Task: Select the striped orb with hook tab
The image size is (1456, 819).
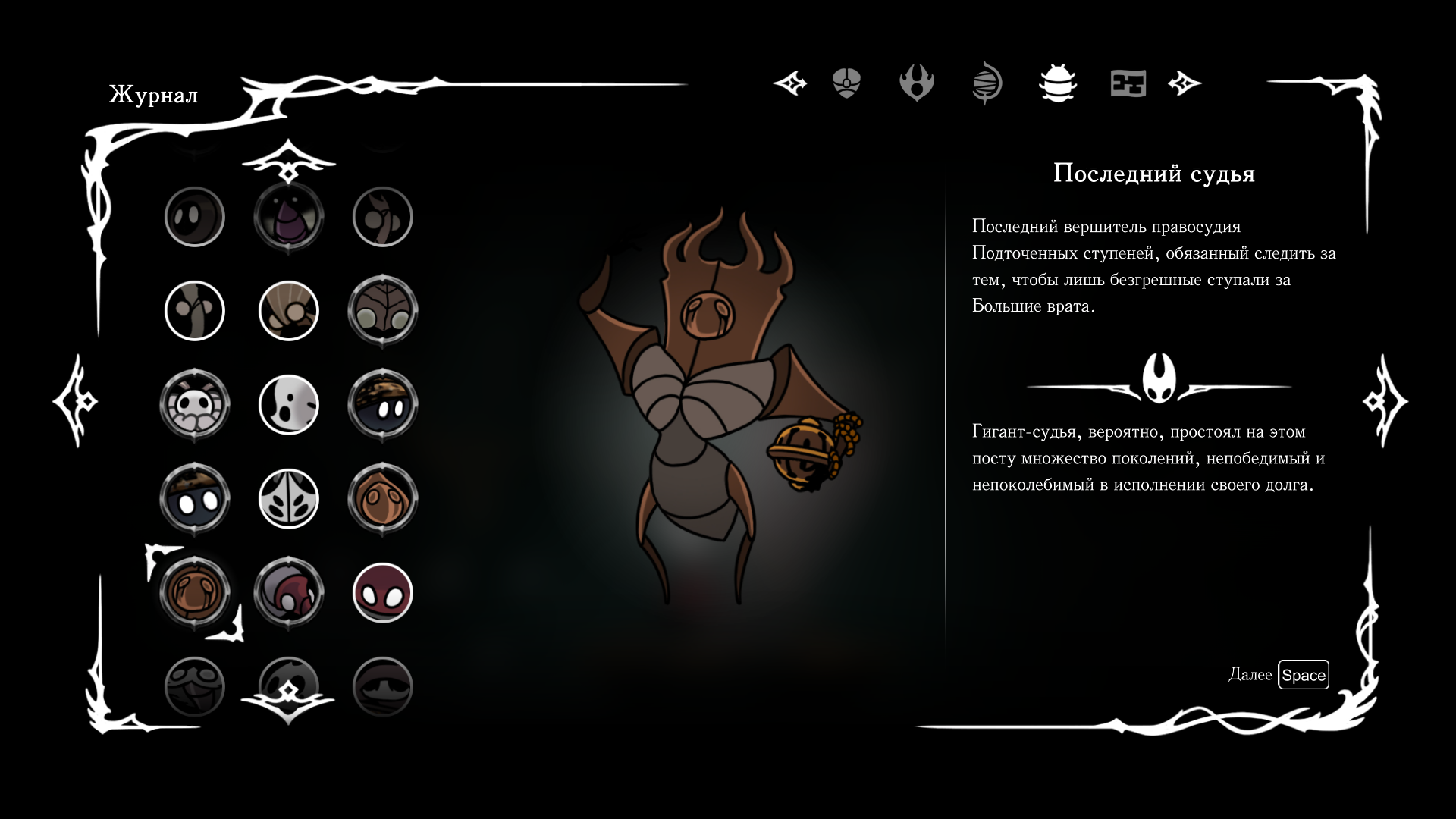Action: [987, 83]
